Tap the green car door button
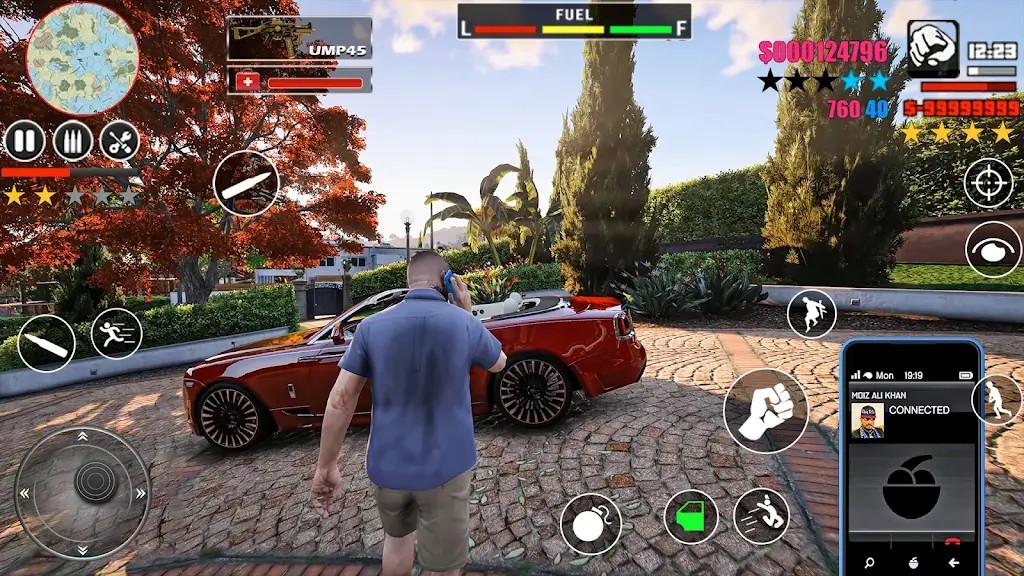 (691, 517)
